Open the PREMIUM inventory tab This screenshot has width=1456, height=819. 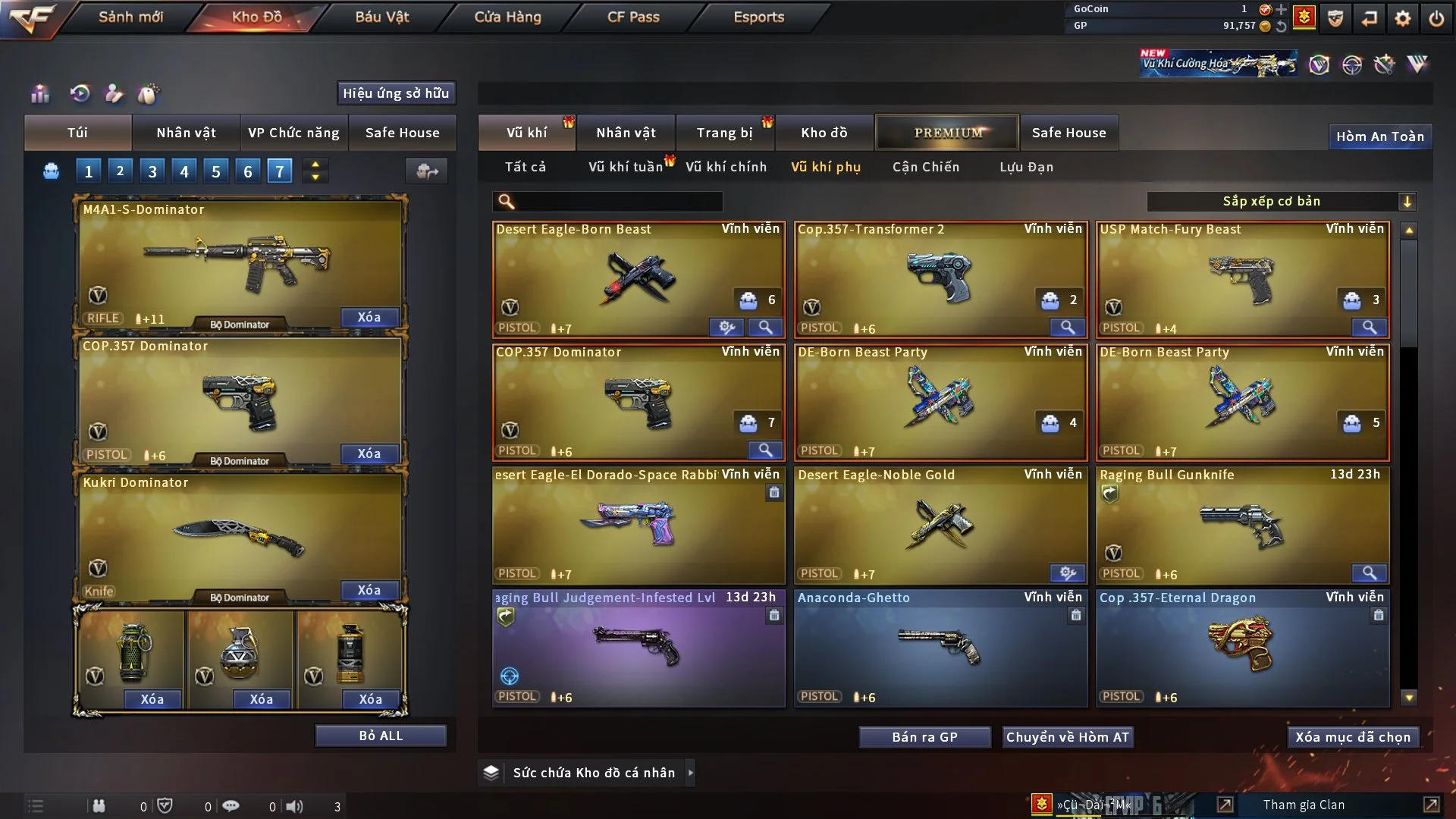[x=947, y=133]
